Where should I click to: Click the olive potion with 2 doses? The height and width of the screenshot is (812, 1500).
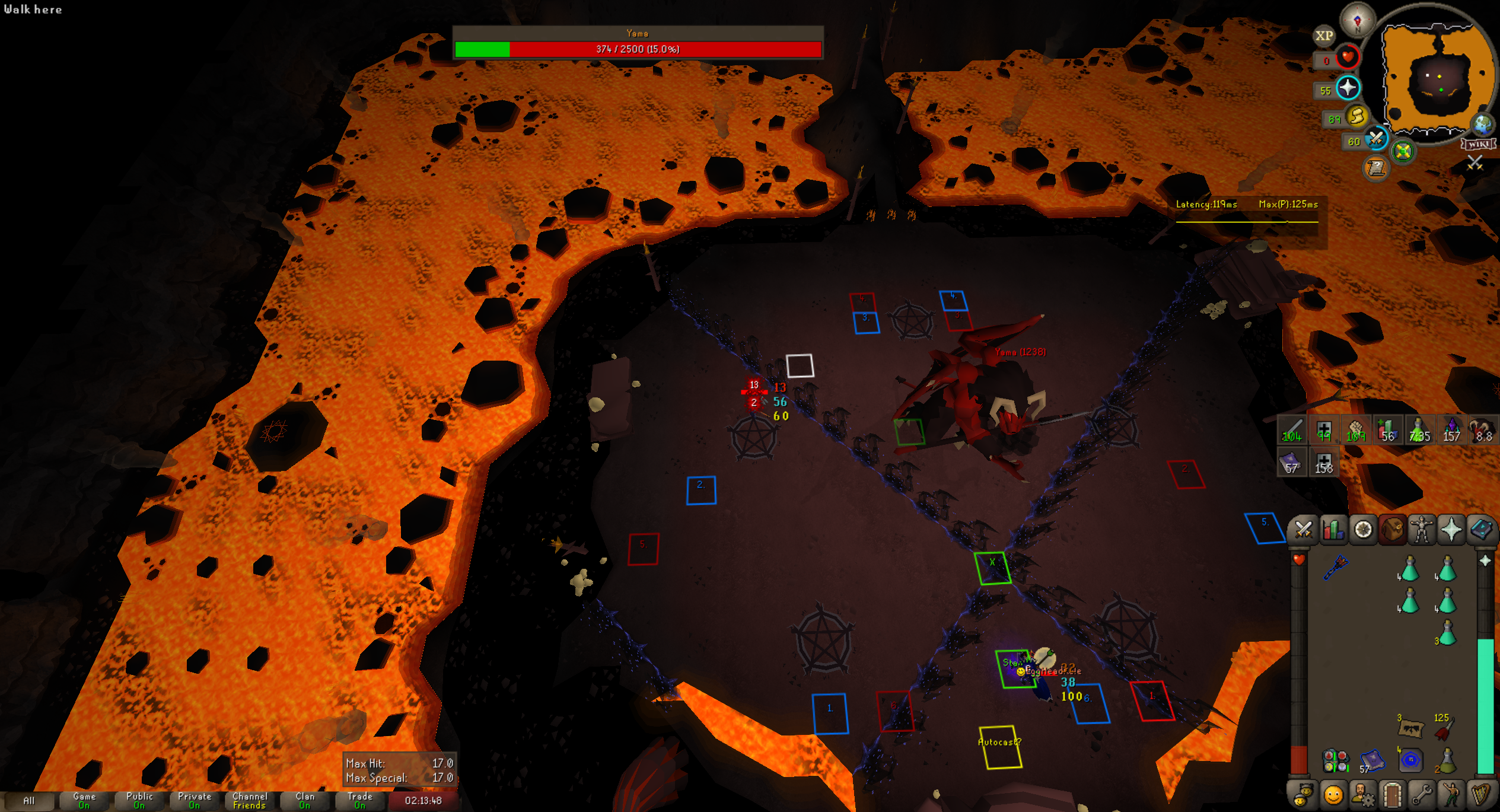1446,760
